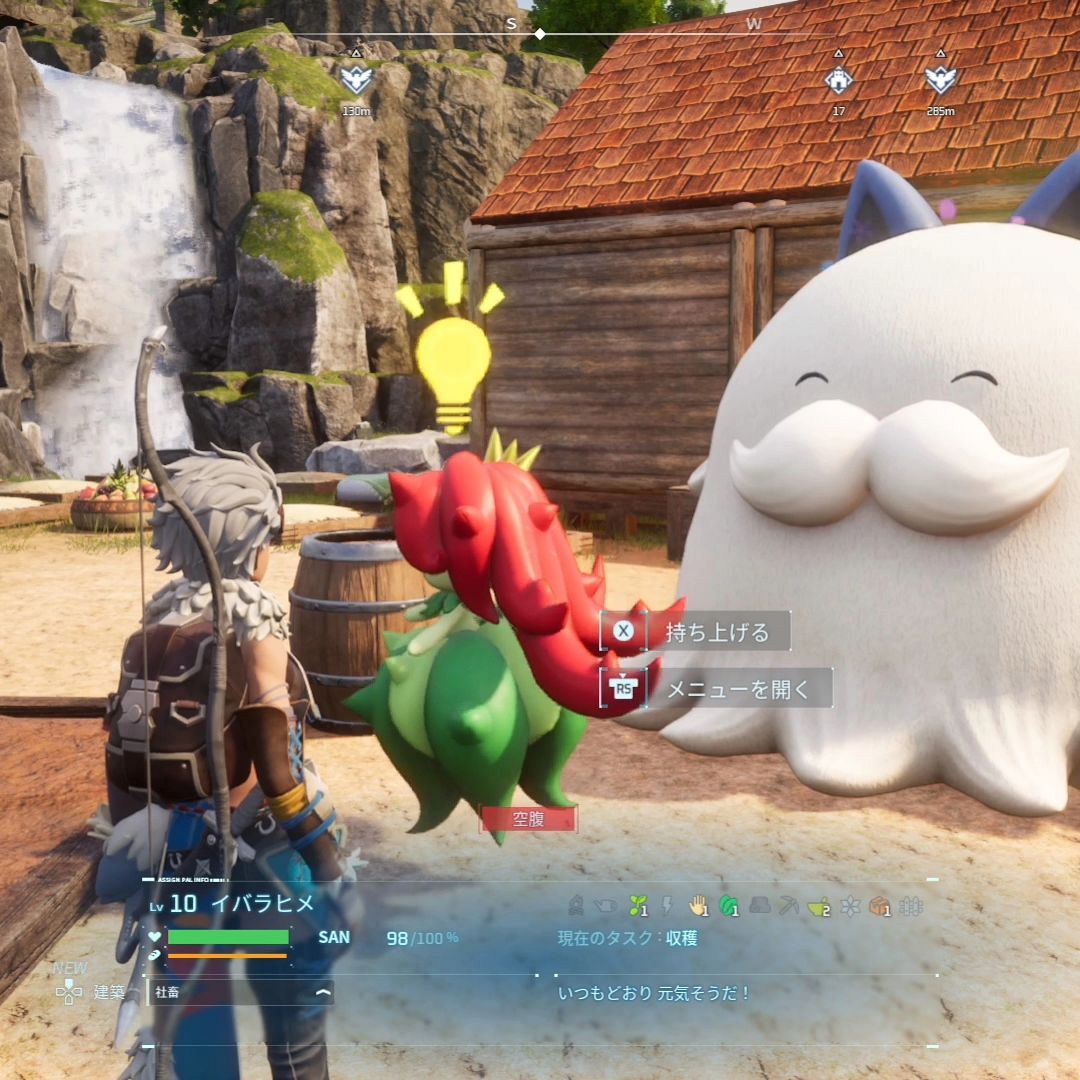This screenshot has width=1080, height=1080.
Task: Click the green leaf gathering work icon
Action: 729,906
